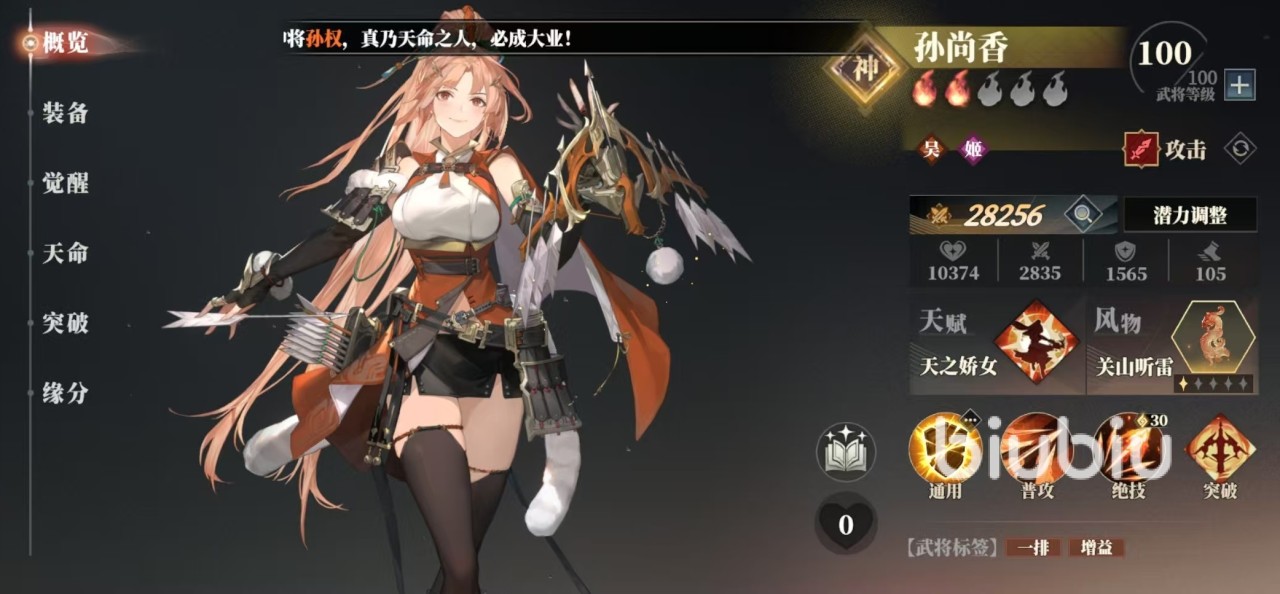Viewport: 1280px width, 594px height.
Task: Select the 天命 destiny tab
Action: click(x=66, y=253)
